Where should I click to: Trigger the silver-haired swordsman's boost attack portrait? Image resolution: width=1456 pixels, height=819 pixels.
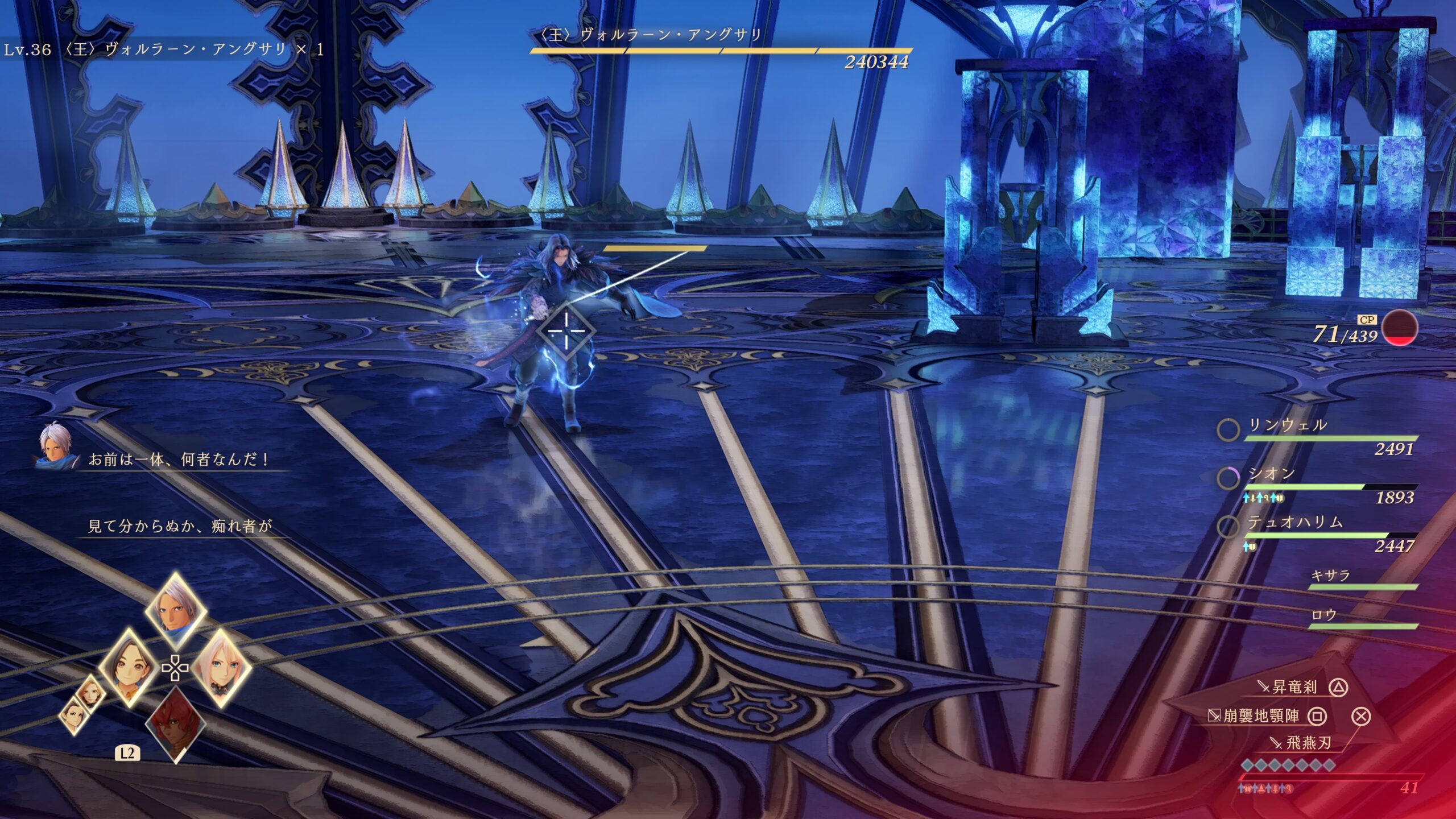[176, 612]
